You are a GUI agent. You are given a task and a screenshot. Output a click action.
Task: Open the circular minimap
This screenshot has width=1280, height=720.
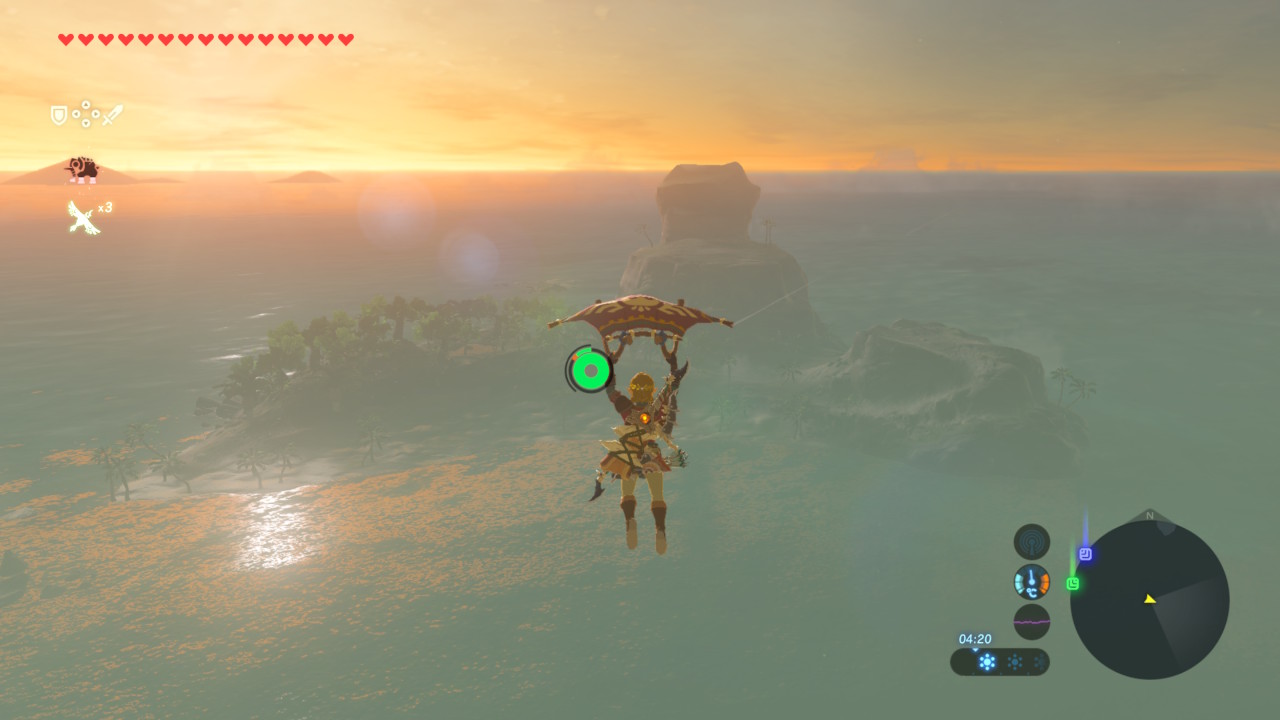click(1149, 599)
